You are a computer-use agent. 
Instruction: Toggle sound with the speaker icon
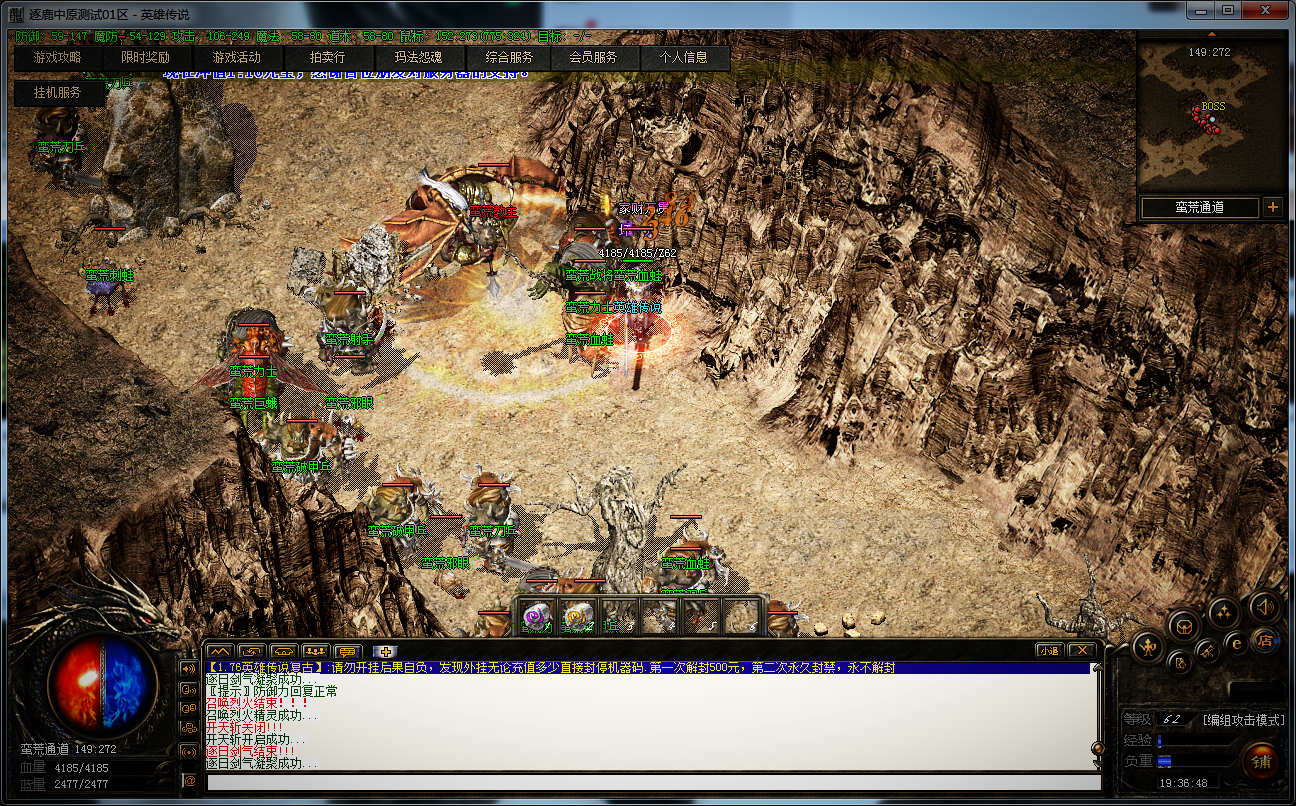click(1264, 606)
